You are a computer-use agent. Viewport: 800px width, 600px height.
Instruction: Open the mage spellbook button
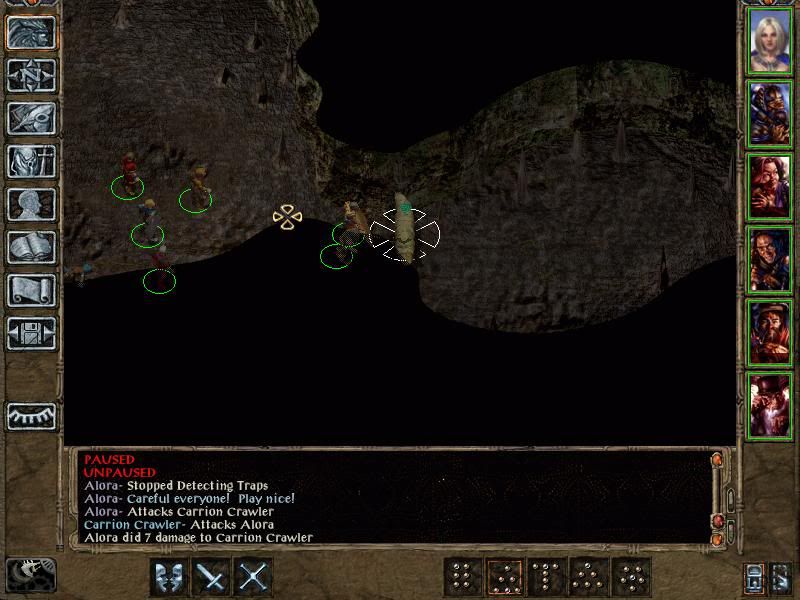tap(32, 247)
